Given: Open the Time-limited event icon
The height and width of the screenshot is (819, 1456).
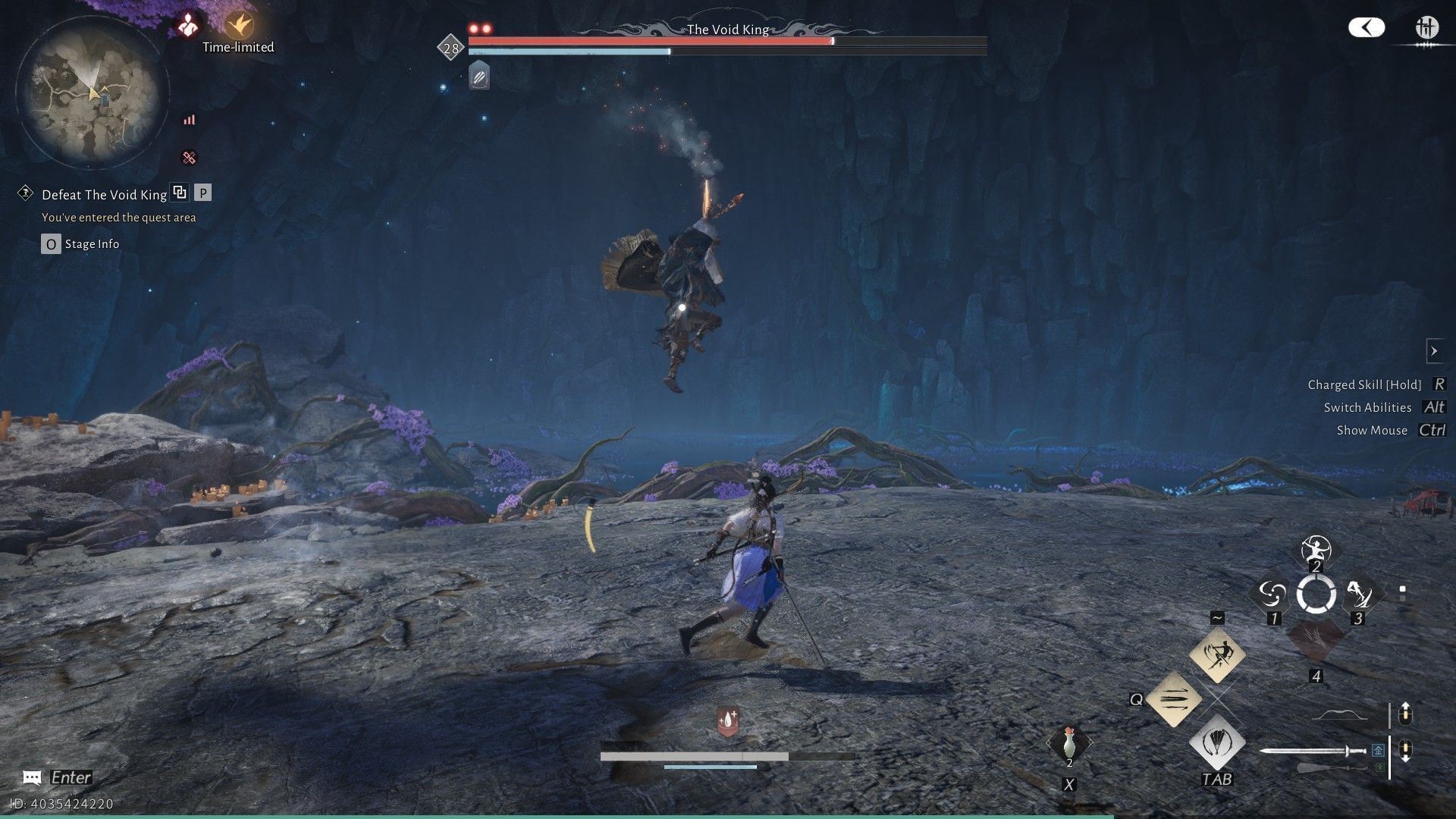Looking at the screenshot, I should coord(238,26).
